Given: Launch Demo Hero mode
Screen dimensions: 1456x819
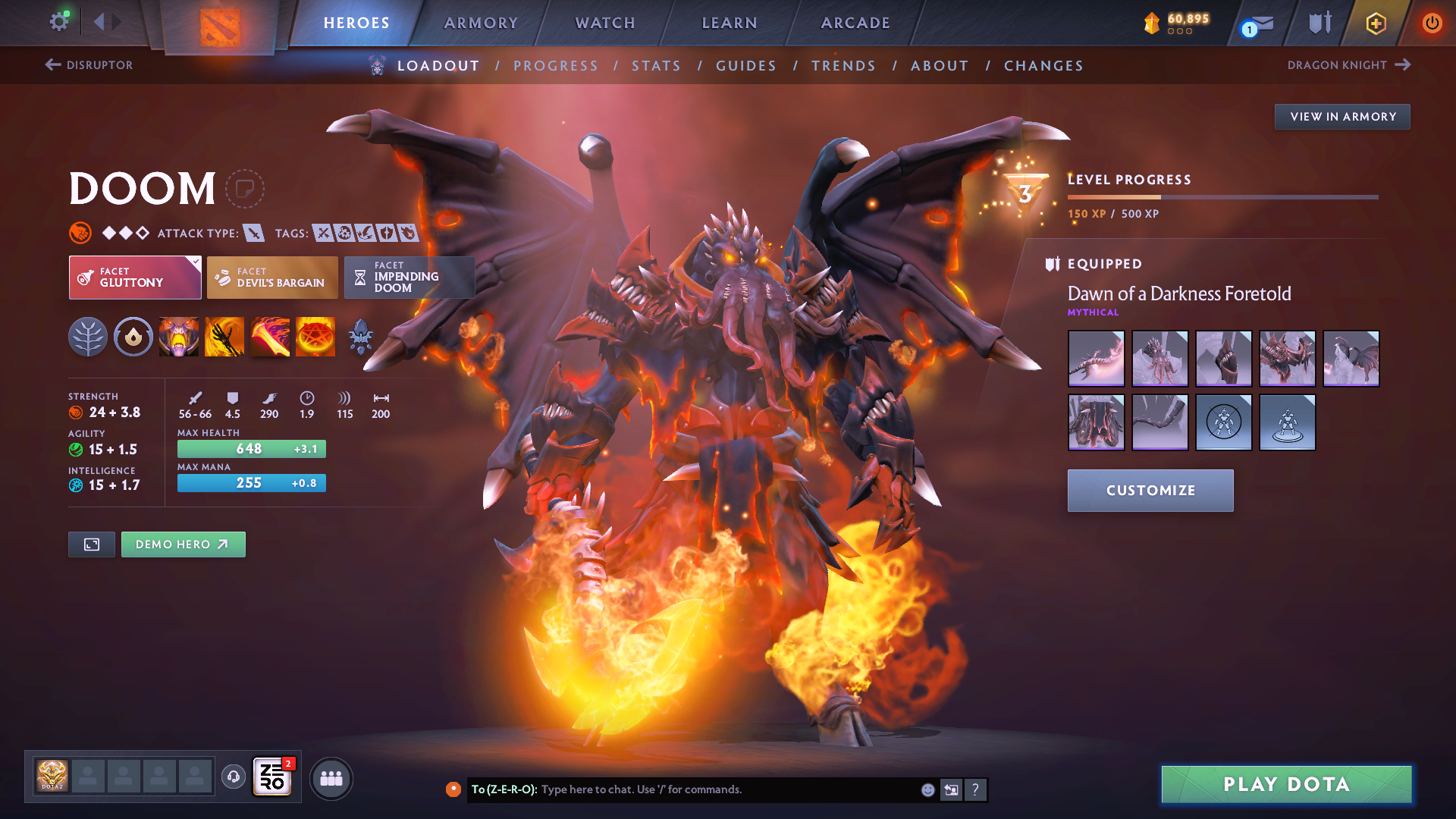Looking at the screenshot, I should pos(183,544).
